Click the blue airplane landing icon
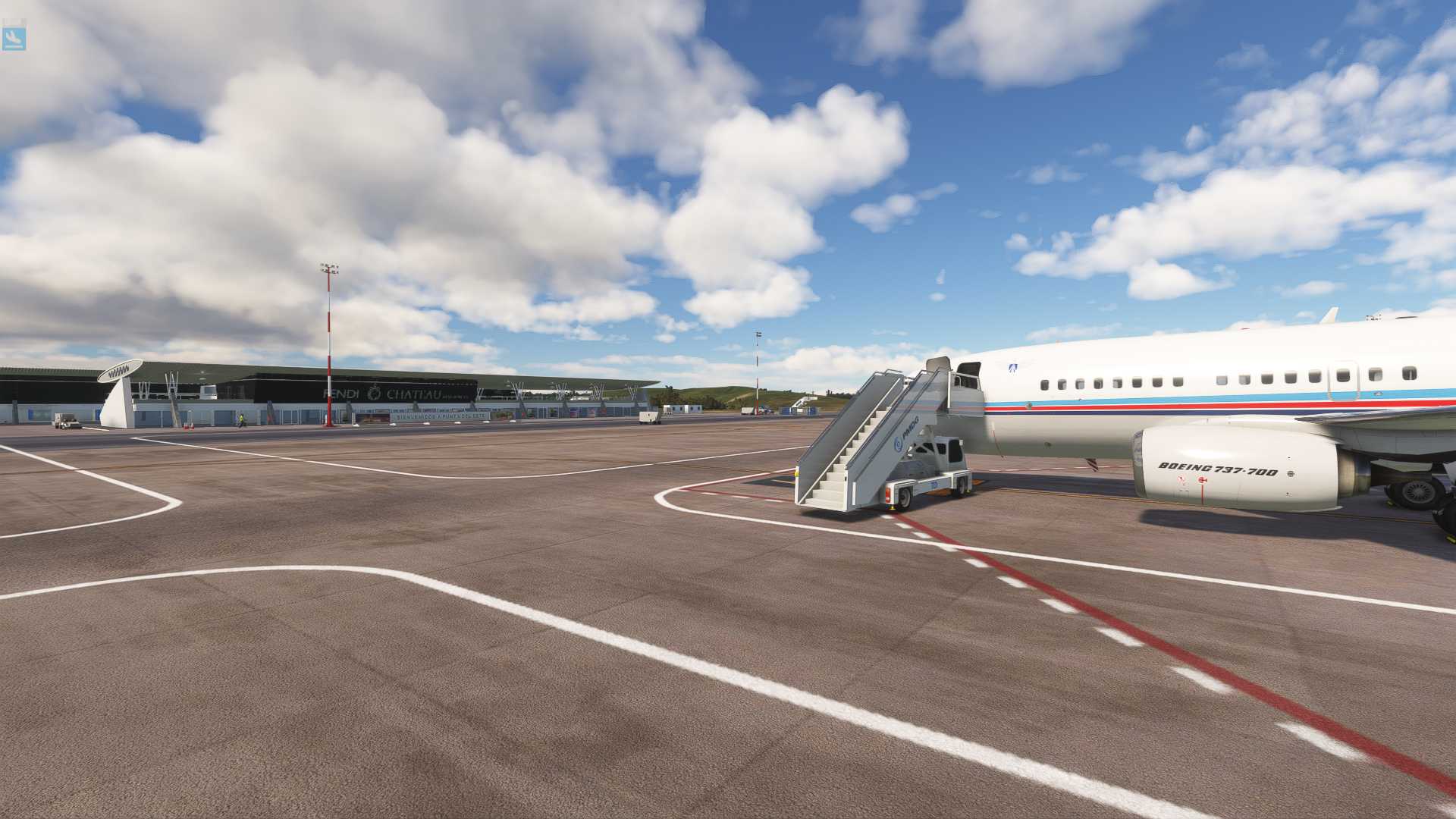Viewport: 1456px width, 819px height. click(14, 38)
